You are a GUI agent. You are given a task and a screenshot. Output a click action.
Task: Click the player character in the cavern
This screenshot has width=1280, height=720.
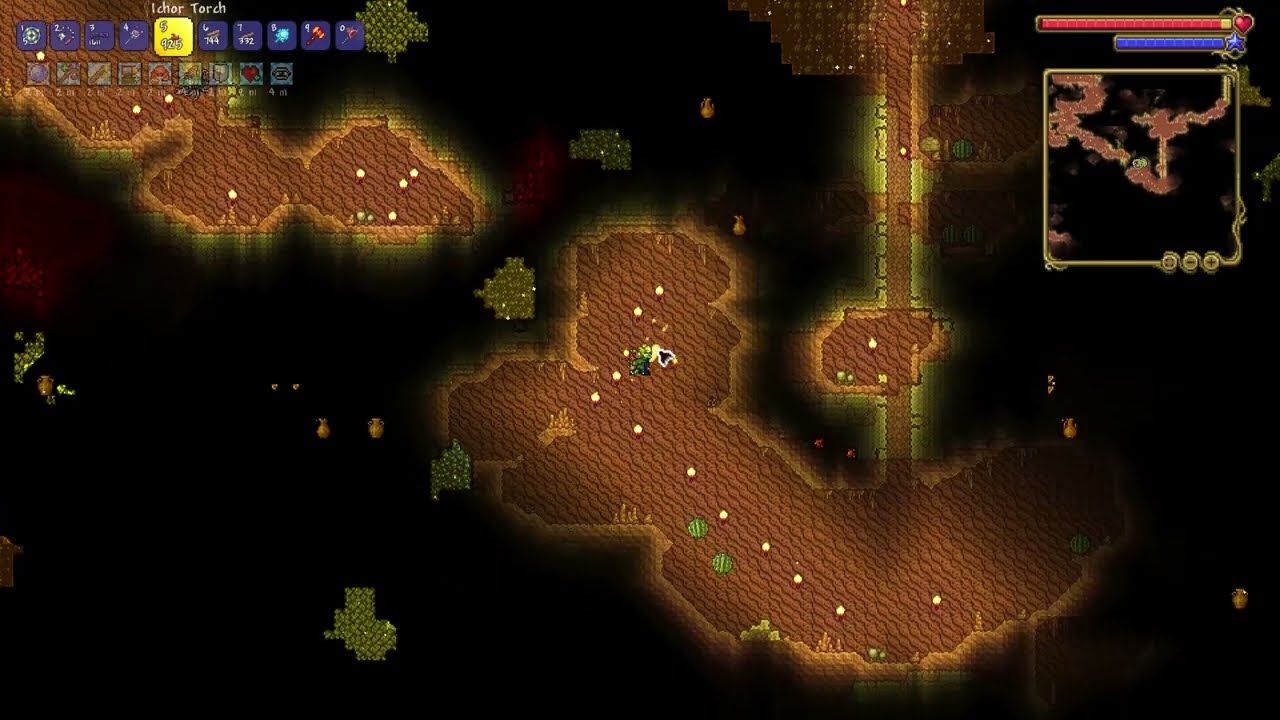point(640,362)
